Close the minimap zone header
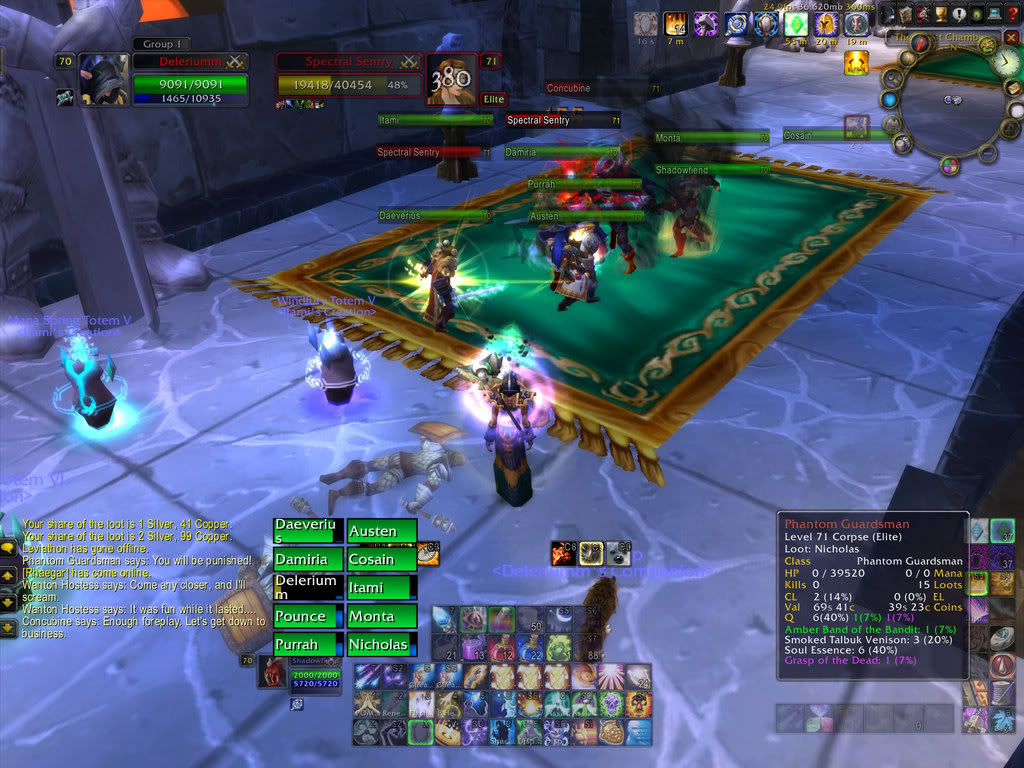Image resolution: width=1024 pixels, height=768 pixels. pyautogui.click(x=1011, y=38)
